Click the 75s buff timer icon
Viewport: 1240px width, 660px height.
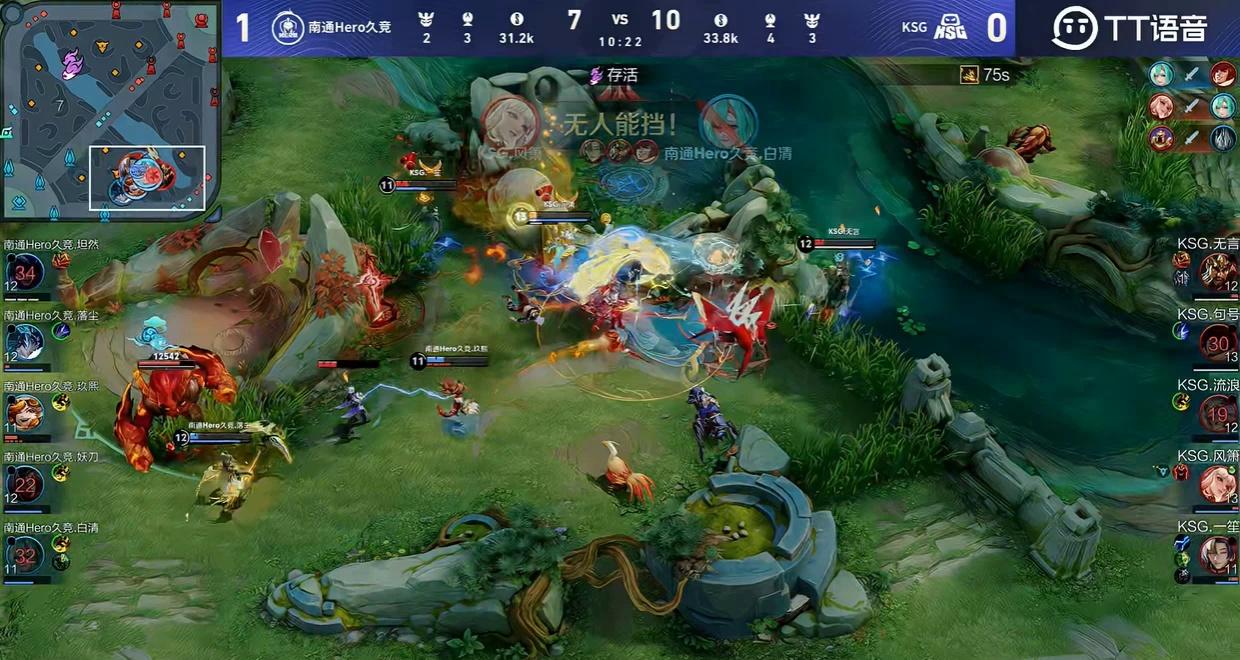tap(969, 75)
